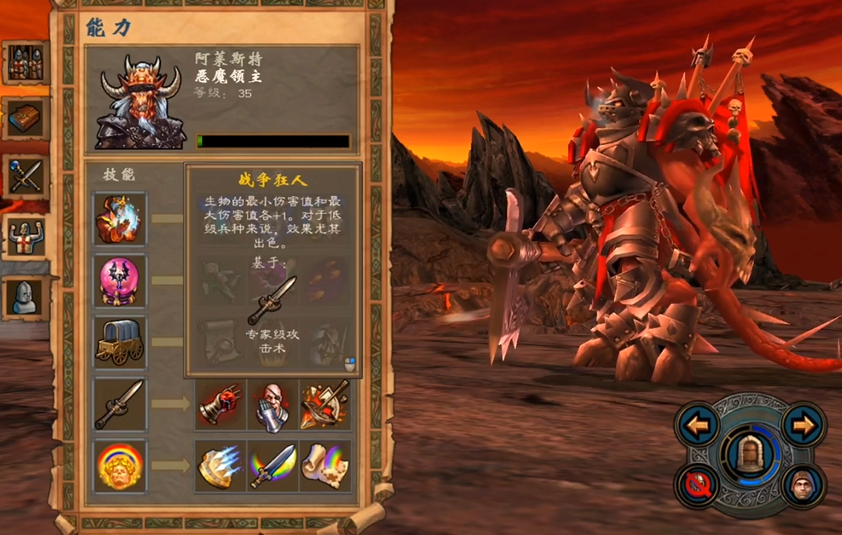Screen dimensions: 842x535
Task: Select the glowing claw glove ability
Action: [x=220, y=465]
